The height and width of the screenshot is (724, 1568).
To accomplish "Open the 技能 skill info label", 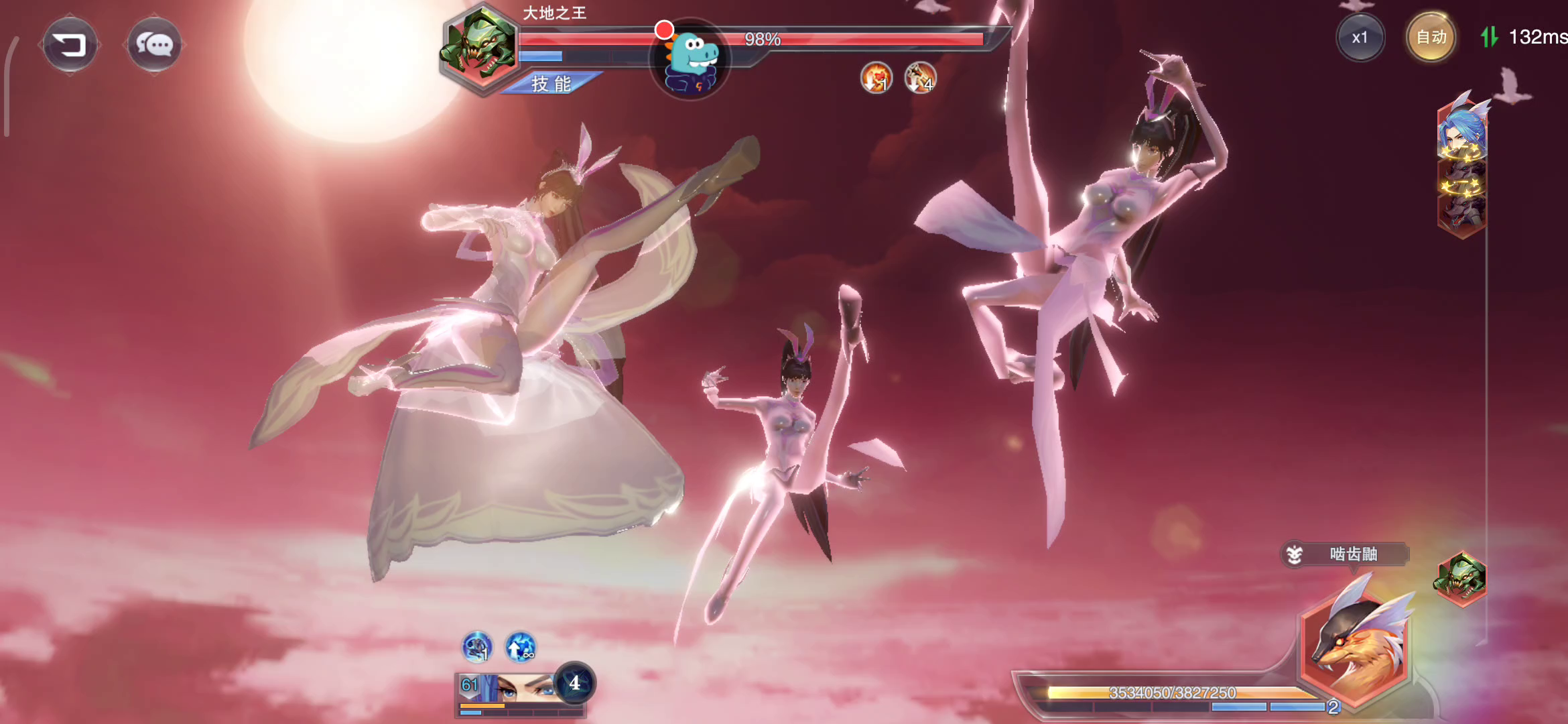I will click(x=551, y=84).
